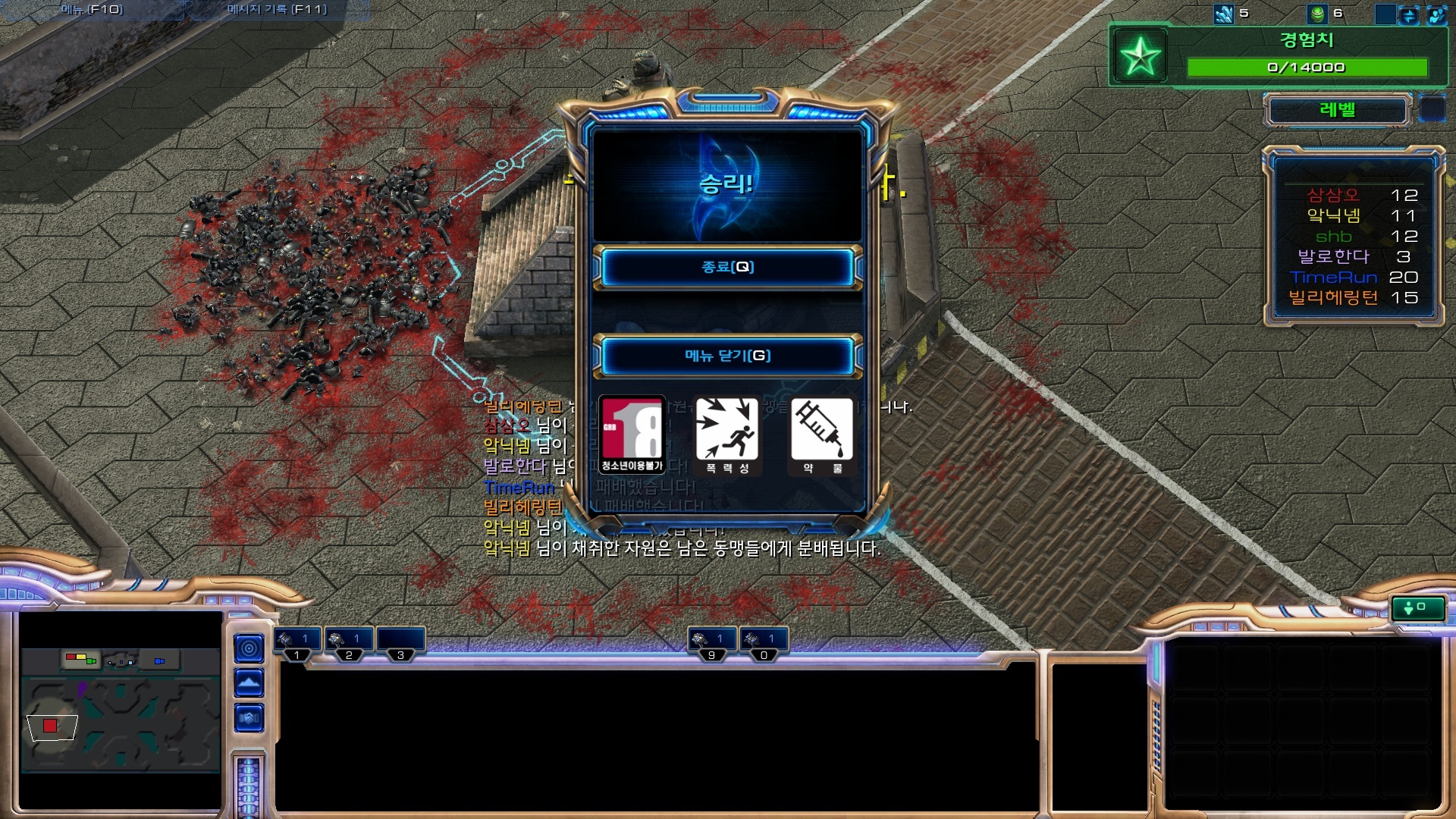Open the alliance handshake button
The width and height of the screenshot is (1456, 819).
click(249, 717)
